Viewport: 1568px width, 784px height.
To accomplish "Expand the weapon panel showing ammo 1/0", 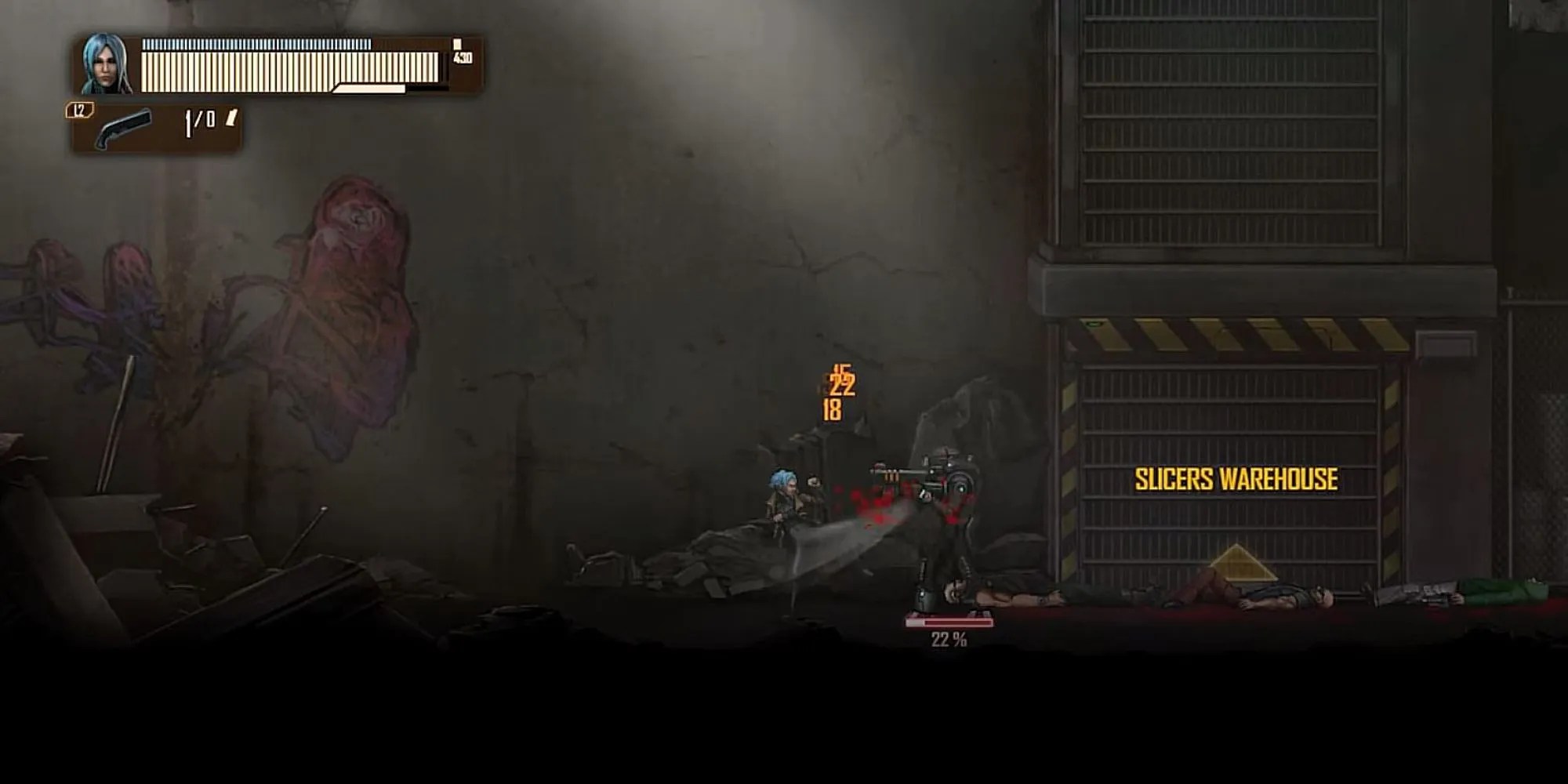I will pos(157,124).
